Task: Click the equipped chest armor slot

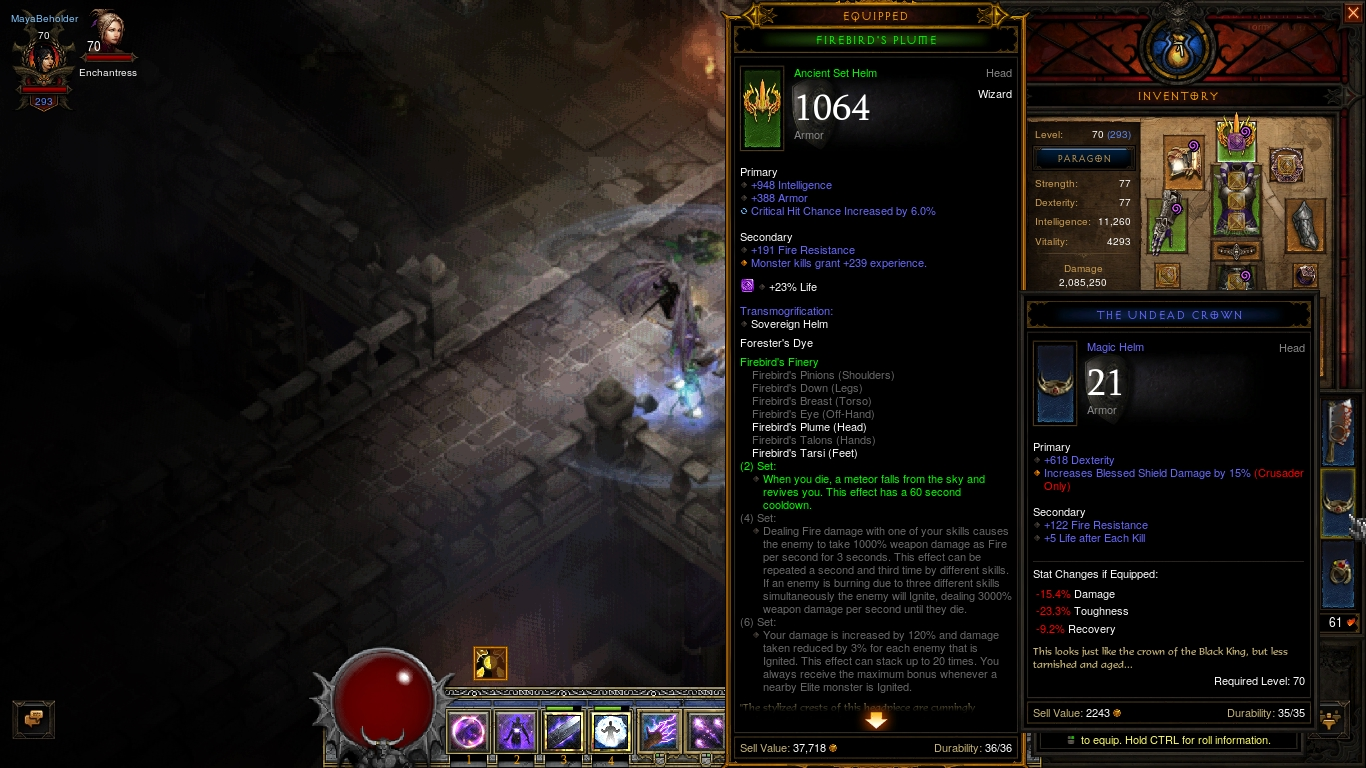Action: click(x=1237, y=200)
